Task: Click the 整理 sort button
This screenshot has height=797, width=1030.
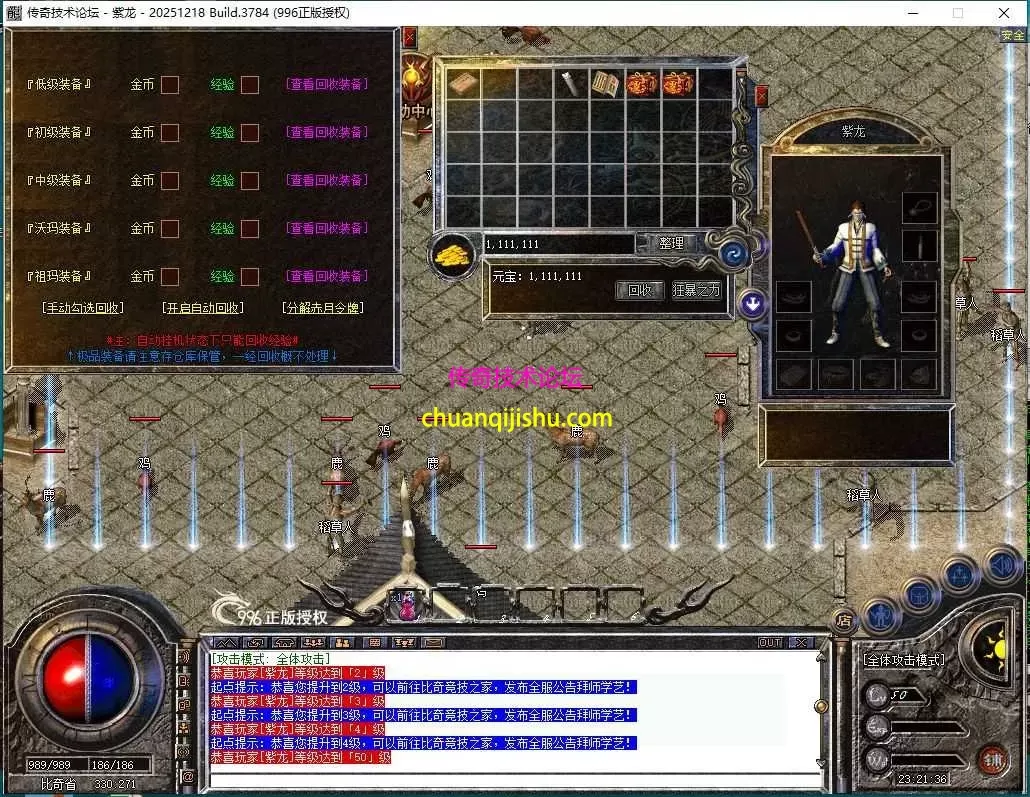Action: 671,243
